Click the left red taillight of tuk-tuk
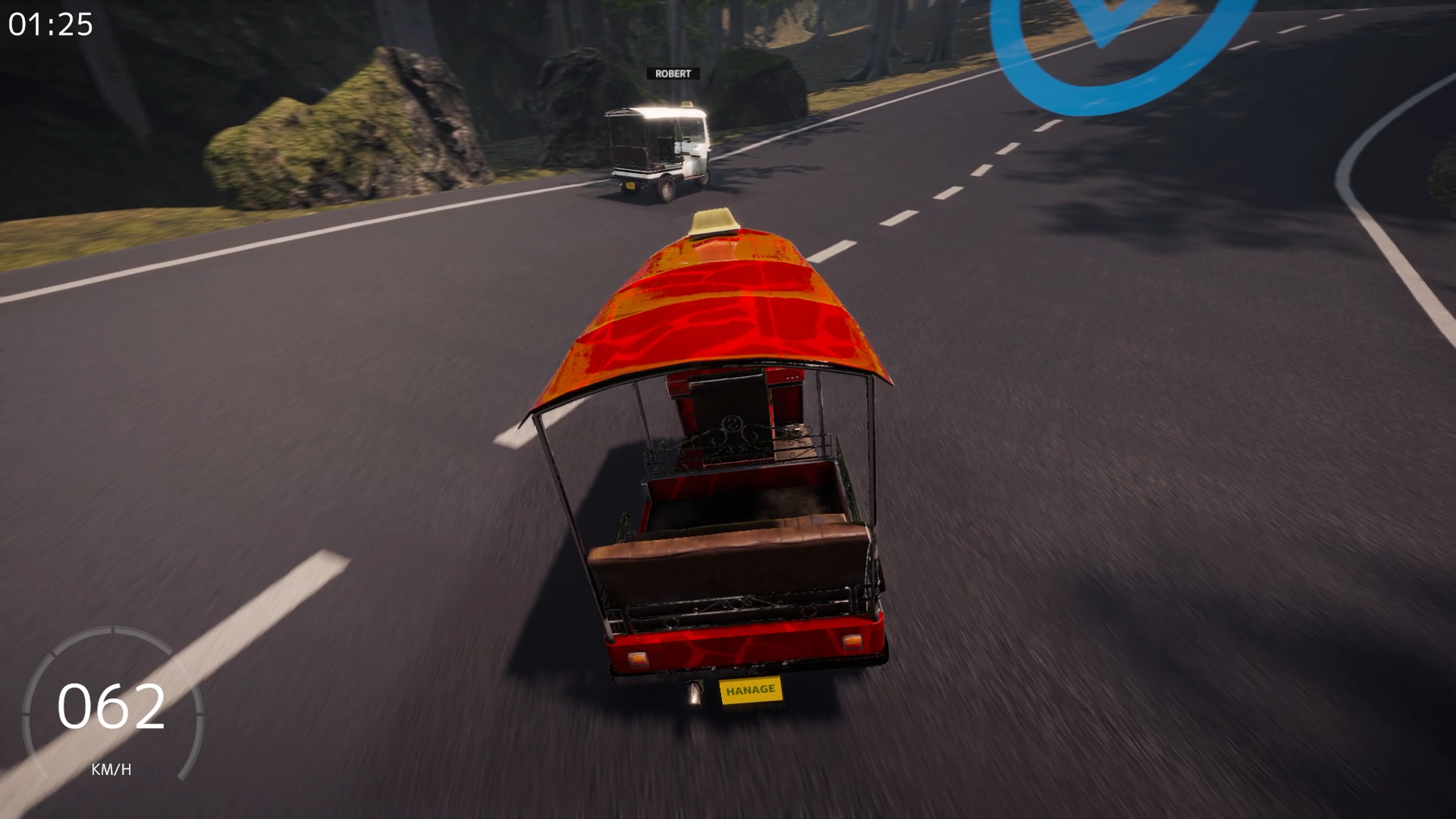 [637, 658]
